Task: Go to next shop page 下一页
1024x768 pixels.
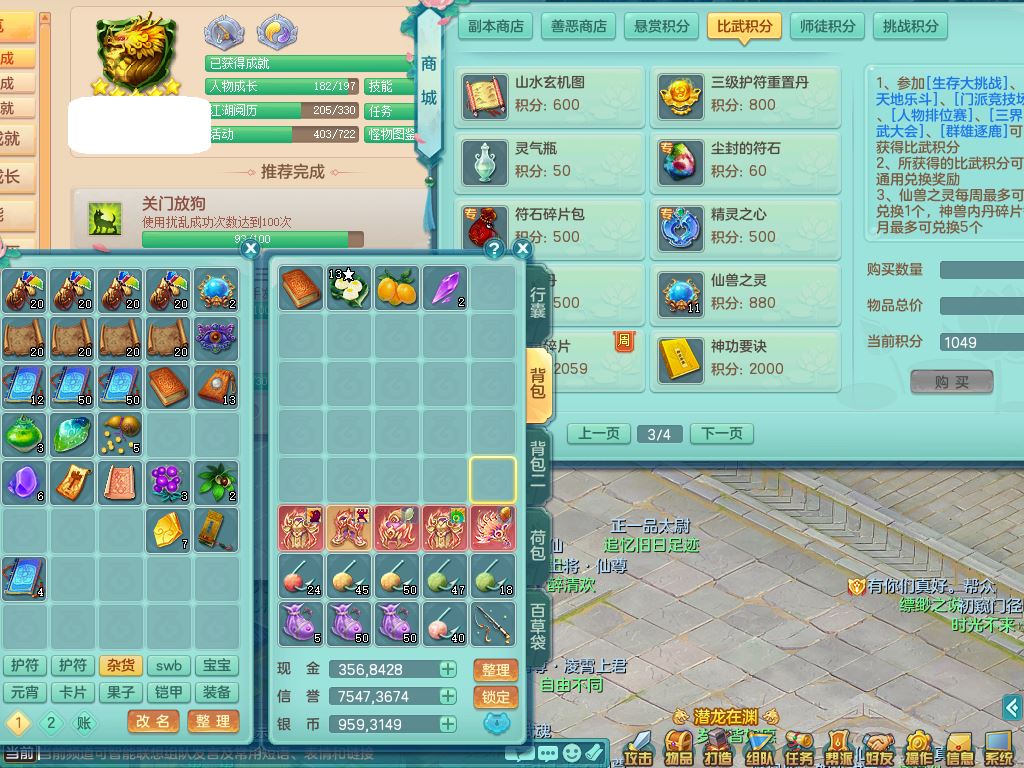Action: 722,434
